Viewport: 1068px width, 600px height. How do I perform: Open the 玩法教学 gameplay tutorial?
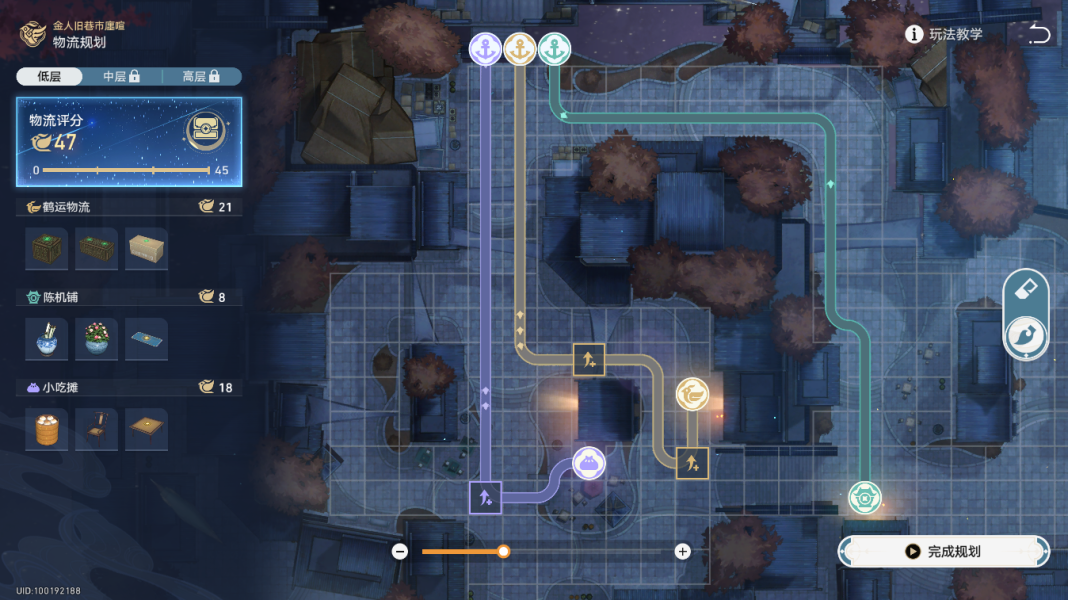(944, 34)
